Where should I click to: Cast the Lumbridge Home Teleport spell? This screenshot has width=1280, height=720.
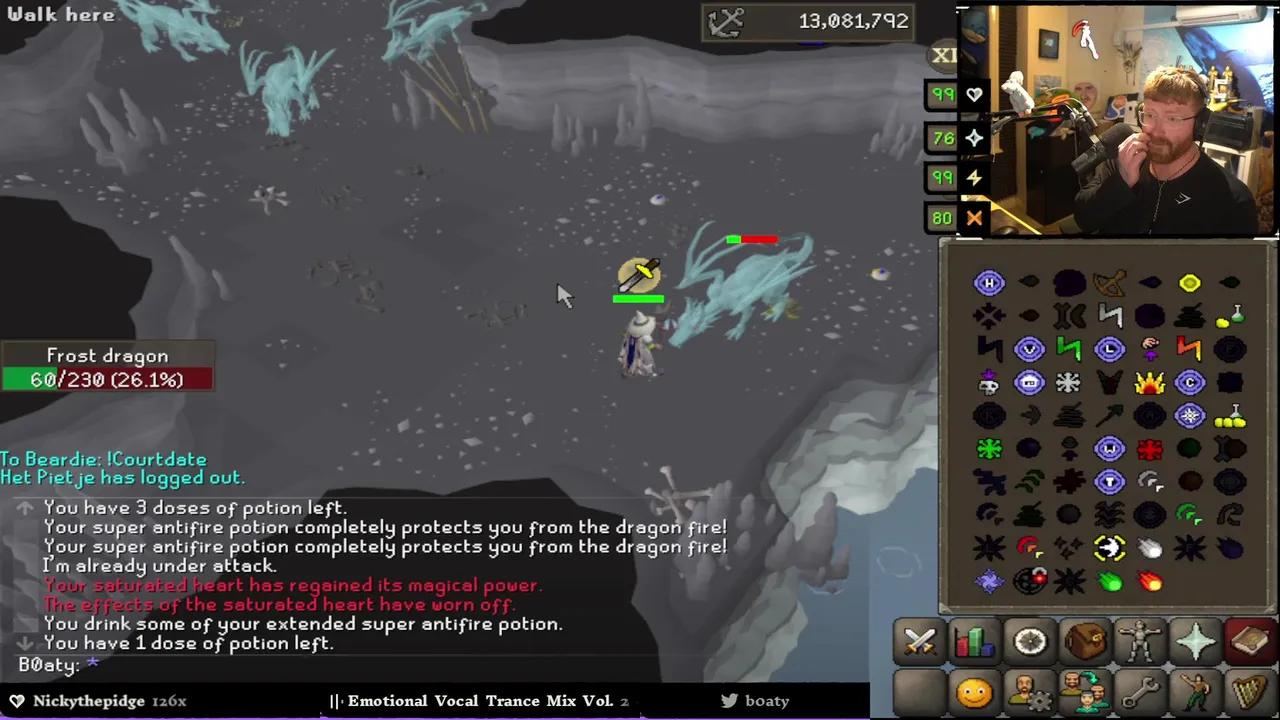989,283
